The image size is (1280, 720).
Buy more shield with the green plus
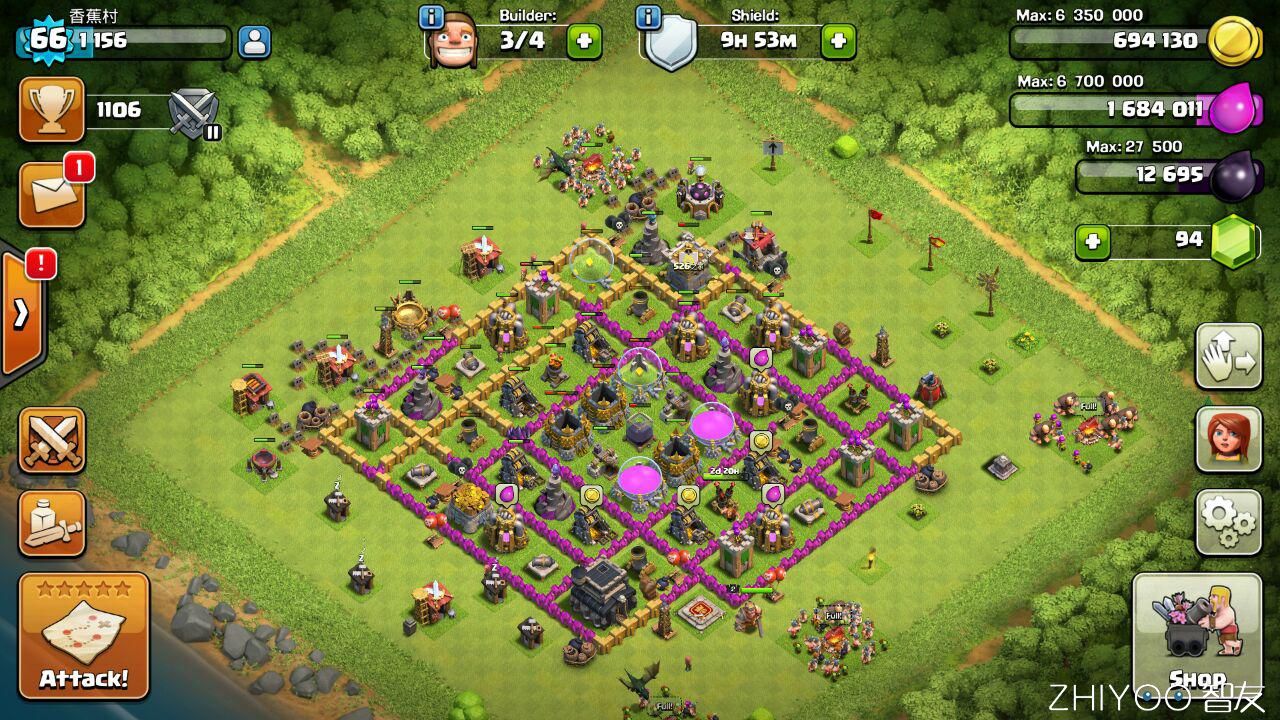click(838, 42)
